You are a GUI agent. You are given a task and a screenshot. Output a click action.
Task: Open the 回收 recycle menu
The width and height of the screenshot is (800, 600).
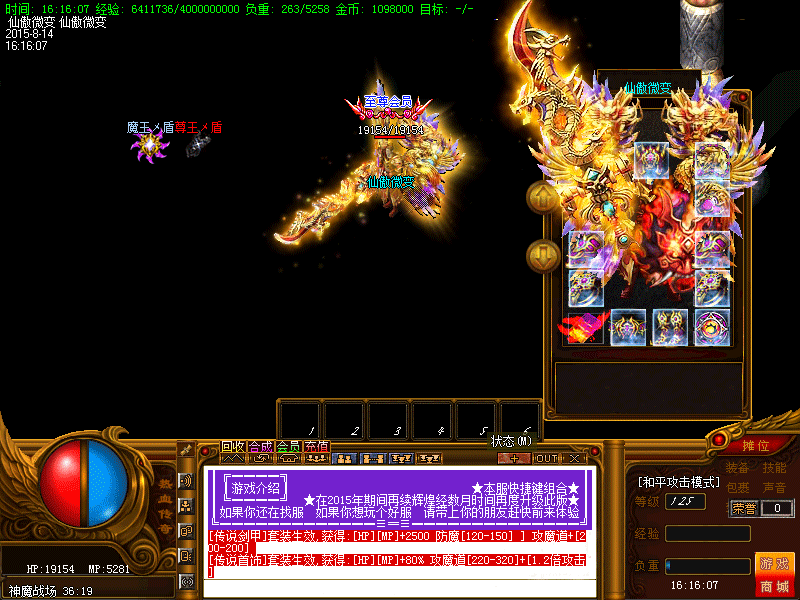(233, 446)
